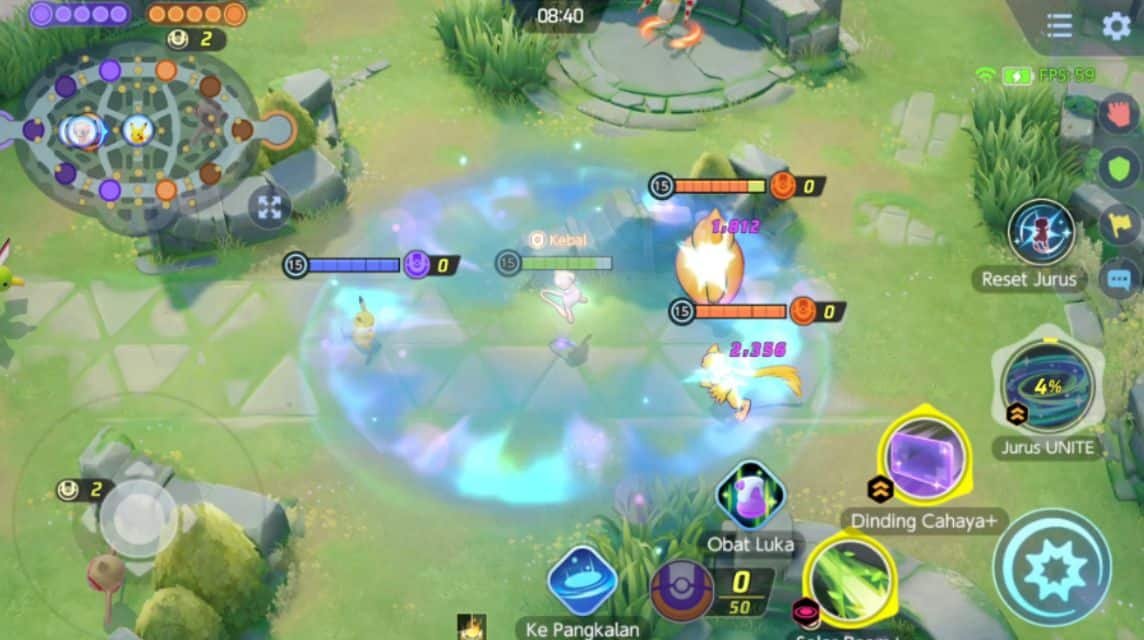Tap Ke Pangkalan to return to base
Image resolution: width=1144 pixels, height=640 pixels.
pyautogui.click(x=582, y=582)
